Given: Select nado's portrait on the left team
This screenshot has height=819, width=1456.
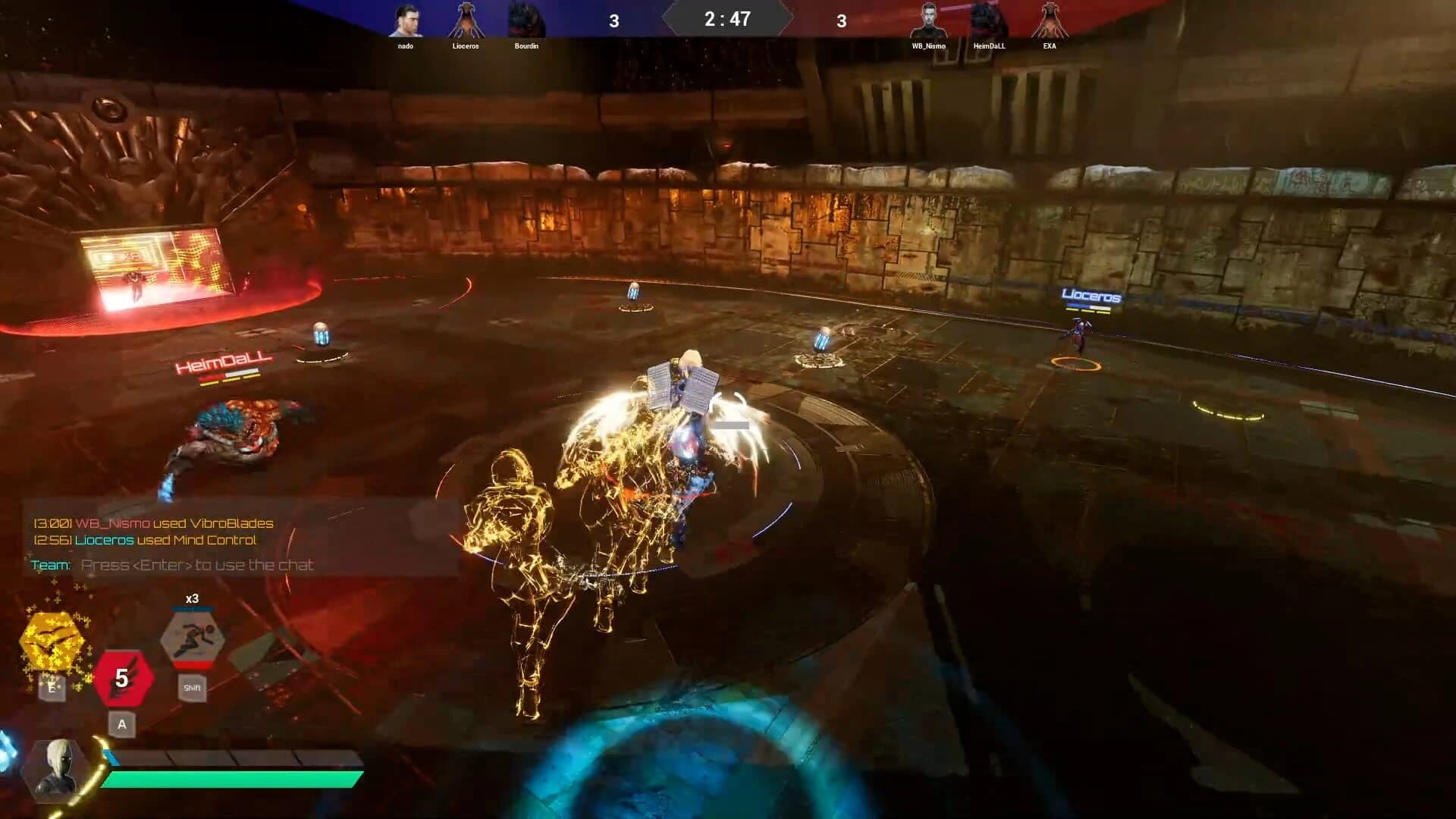Looking at the screenshot, I should [x=405, y=20].
